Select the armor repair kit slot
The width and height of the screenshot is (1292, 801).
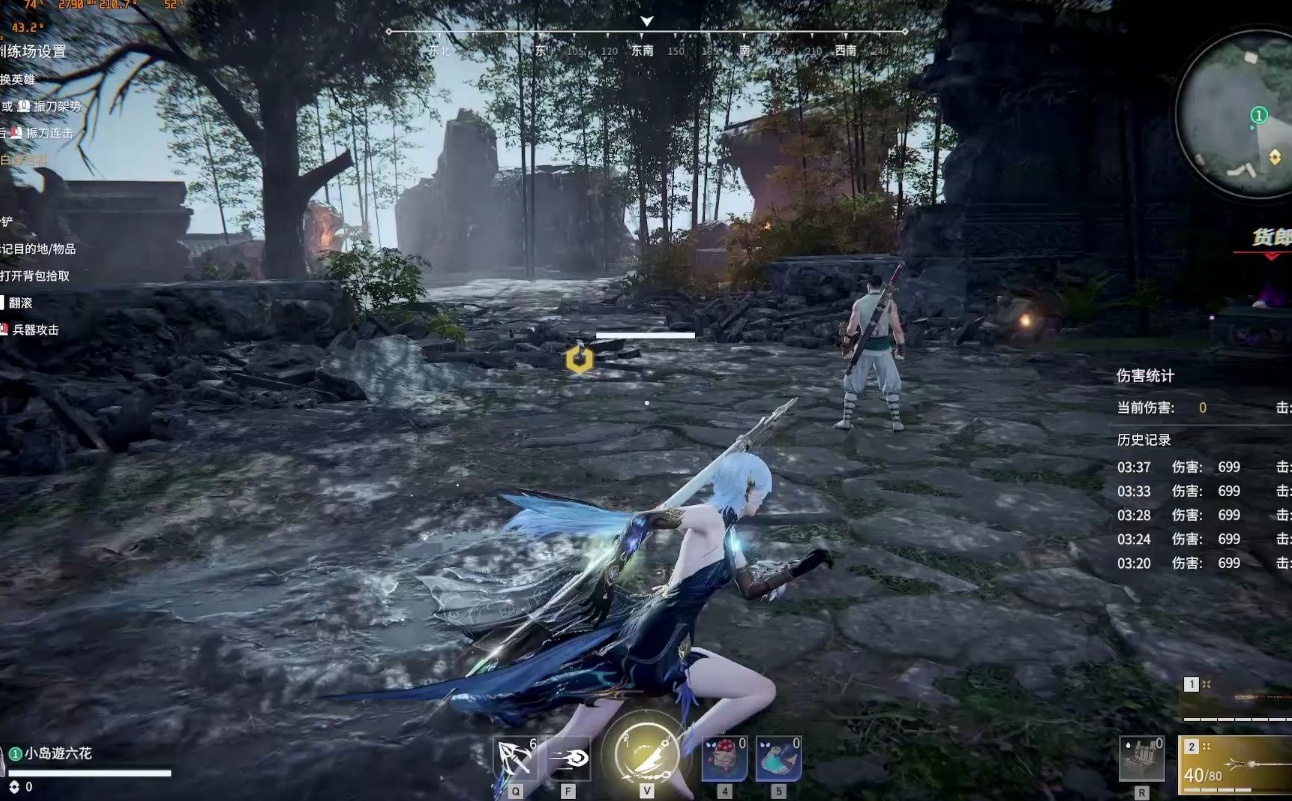tap(1141, 760)
